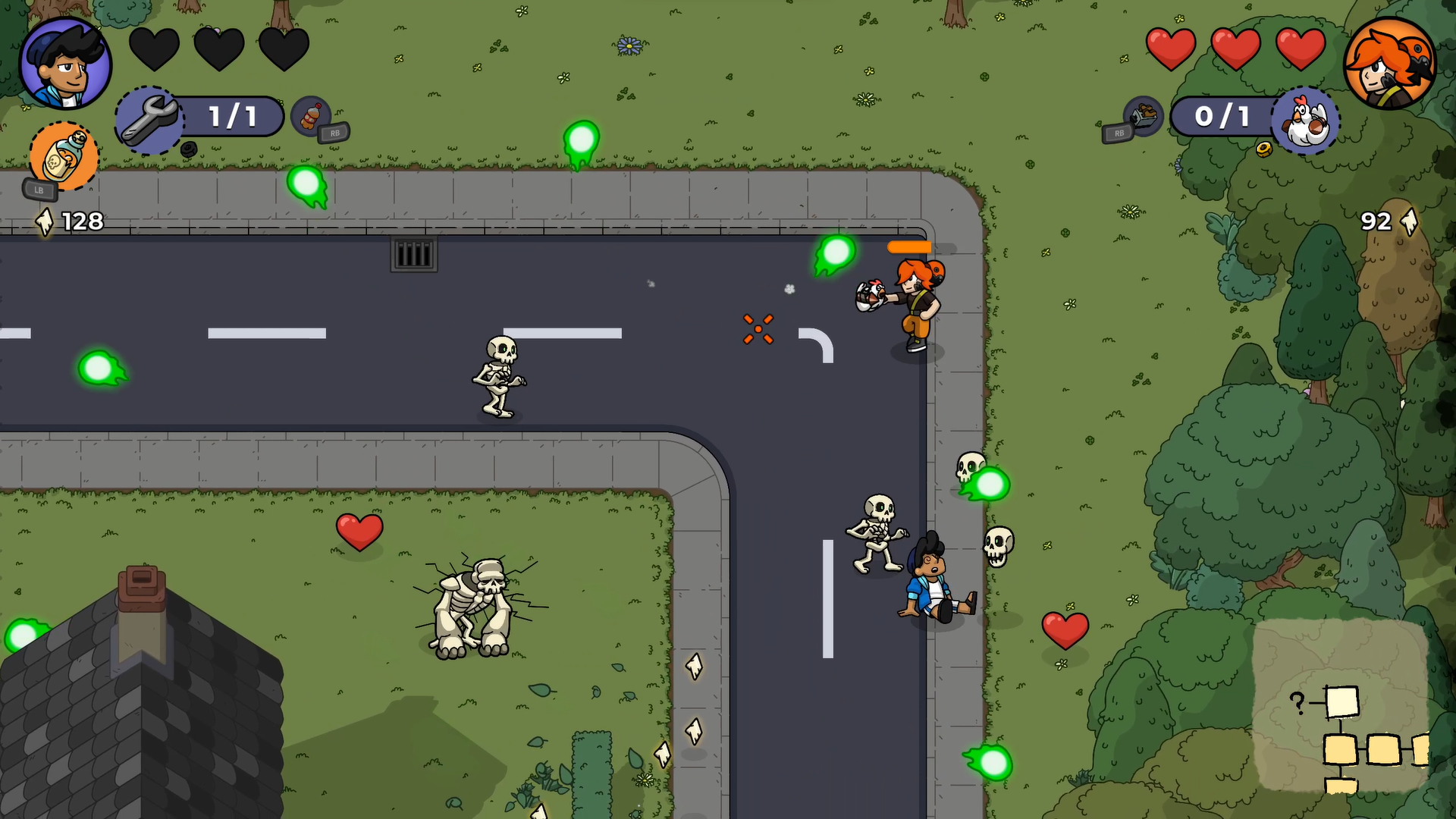Click the chicken objective icon
The width and height of the screenshot is (1456, 819).
[x=1306, y=121]
